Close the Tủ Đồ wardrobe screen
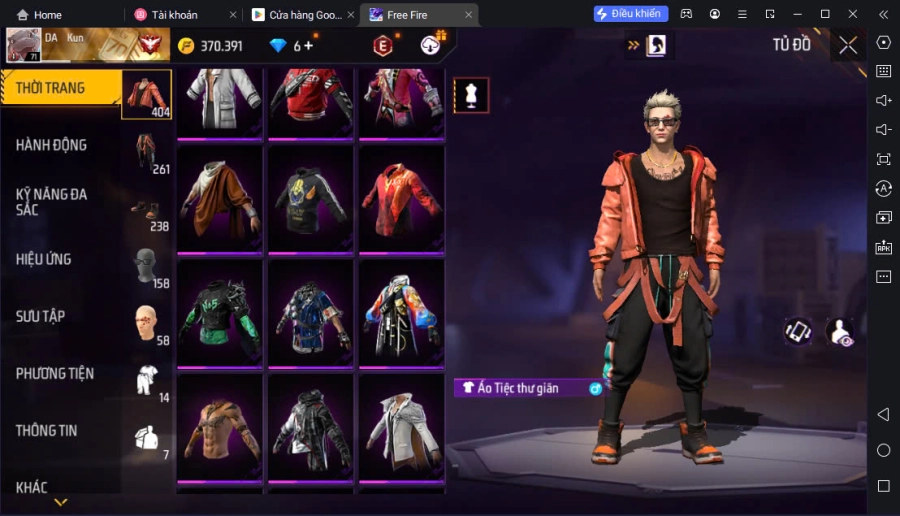 (848, 45)
